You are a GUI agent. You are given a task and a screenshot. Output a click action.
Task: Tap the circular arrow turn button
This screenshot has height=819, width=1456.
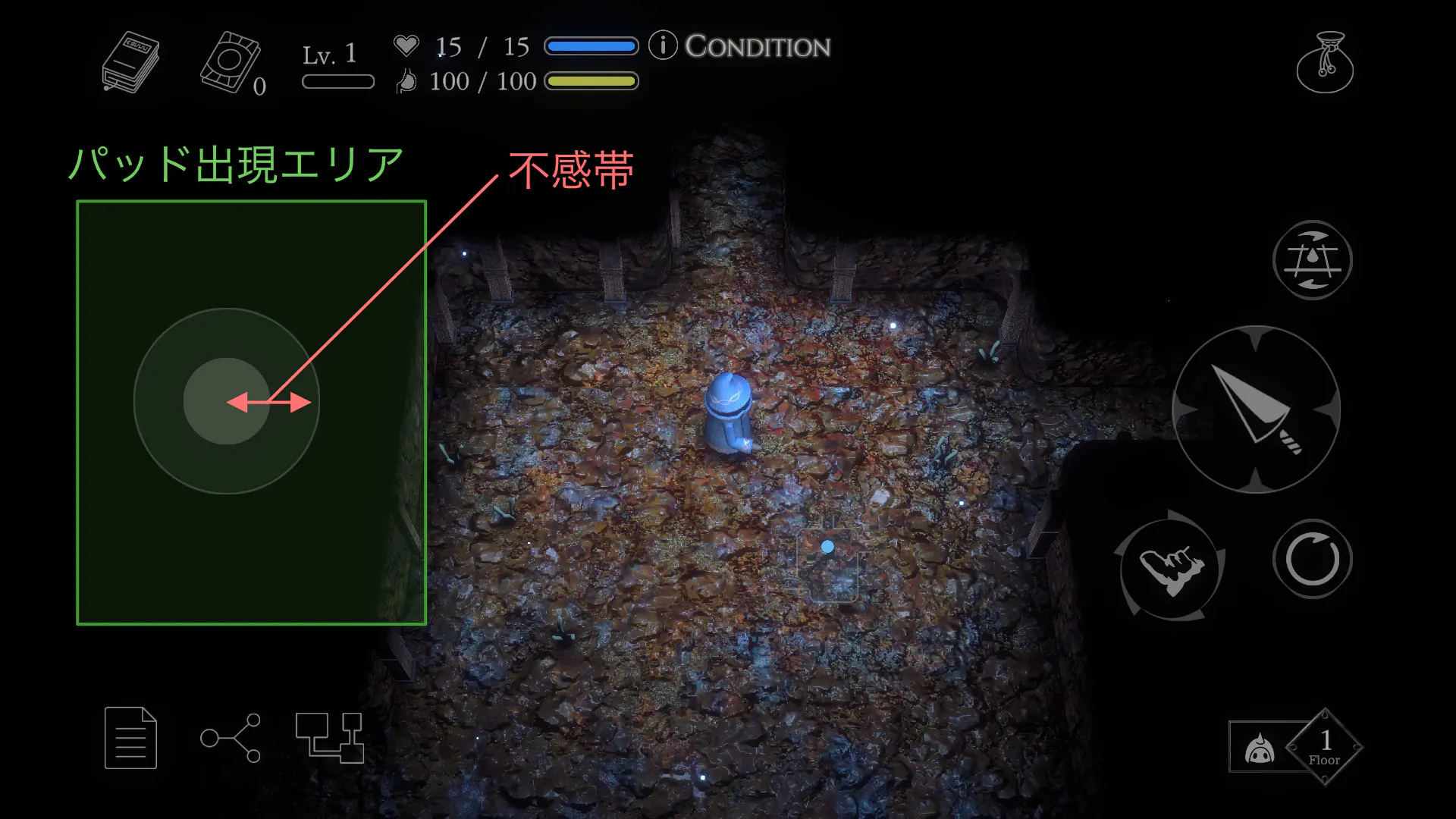tap(1312, 560)
